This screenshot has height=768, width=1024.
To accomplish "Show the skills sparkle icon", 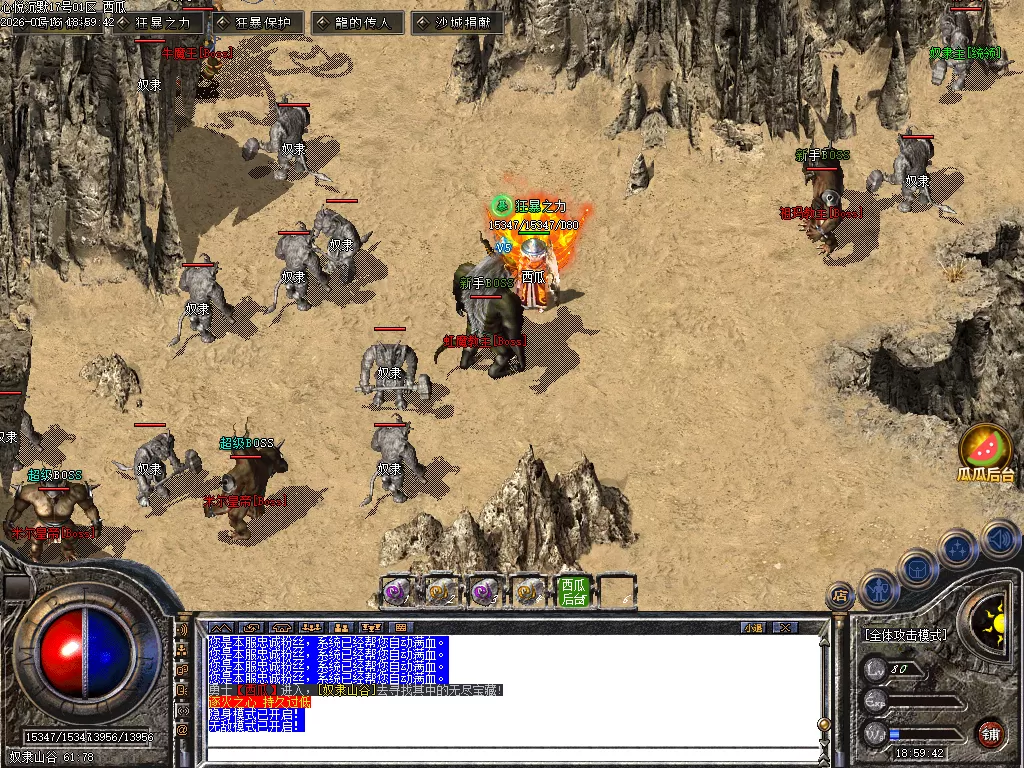I will pyautogui.click(x=958, y=548).
